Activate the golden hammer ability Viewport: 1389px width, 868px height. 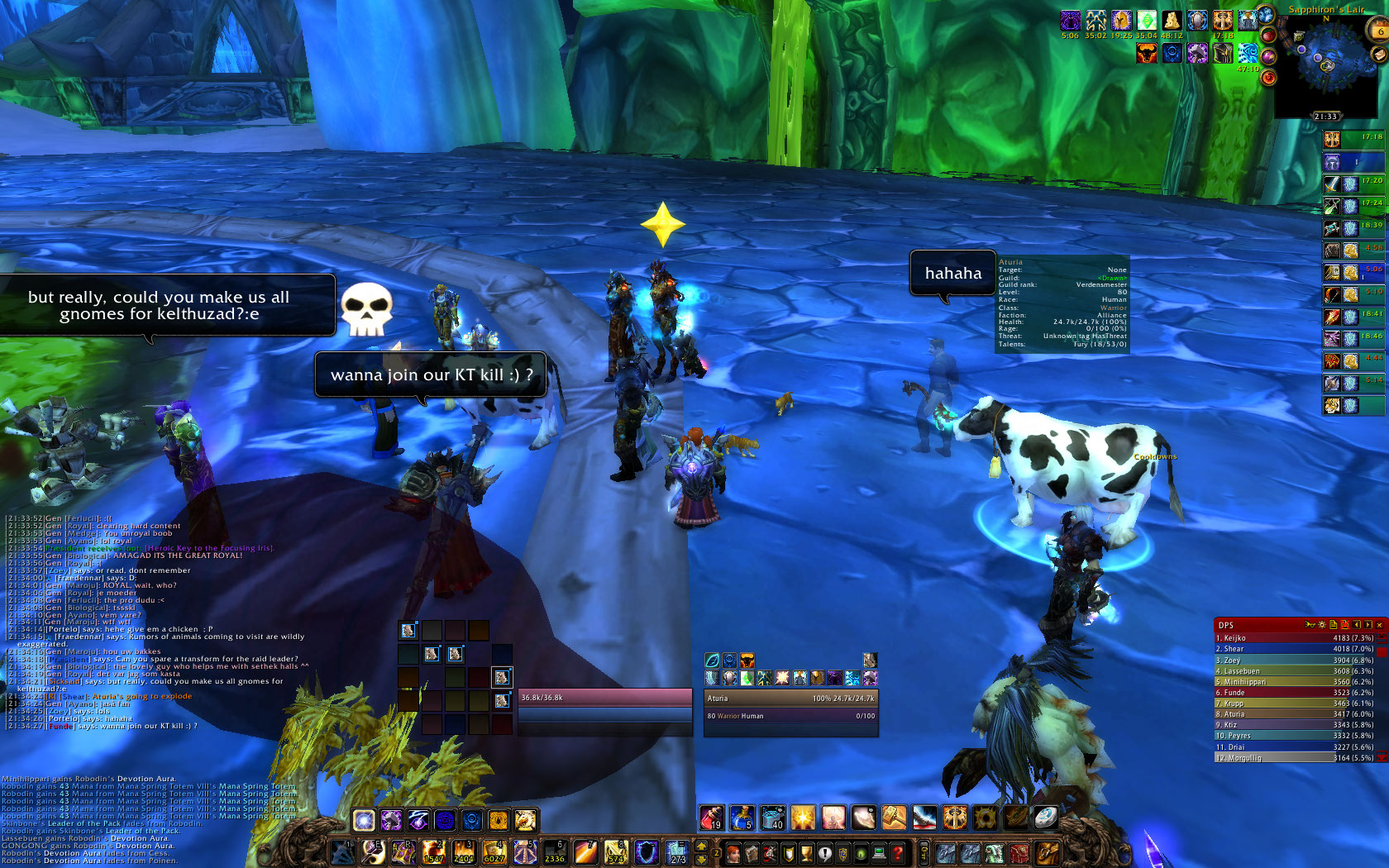point(894,818)
